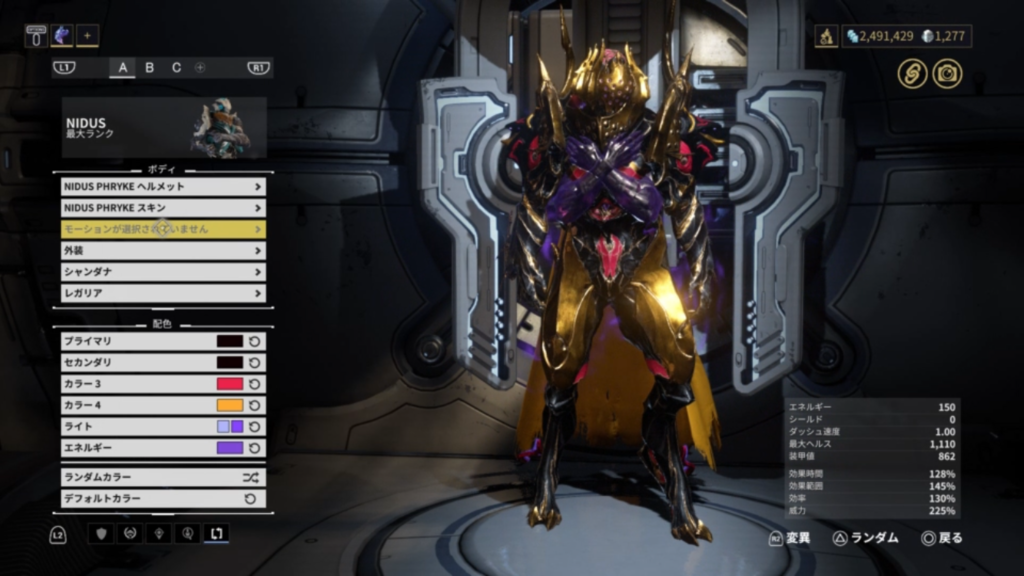Change the purple エネルギー energy color
The width and height of the screenshot is (1024, 576).
pos(230,448)
